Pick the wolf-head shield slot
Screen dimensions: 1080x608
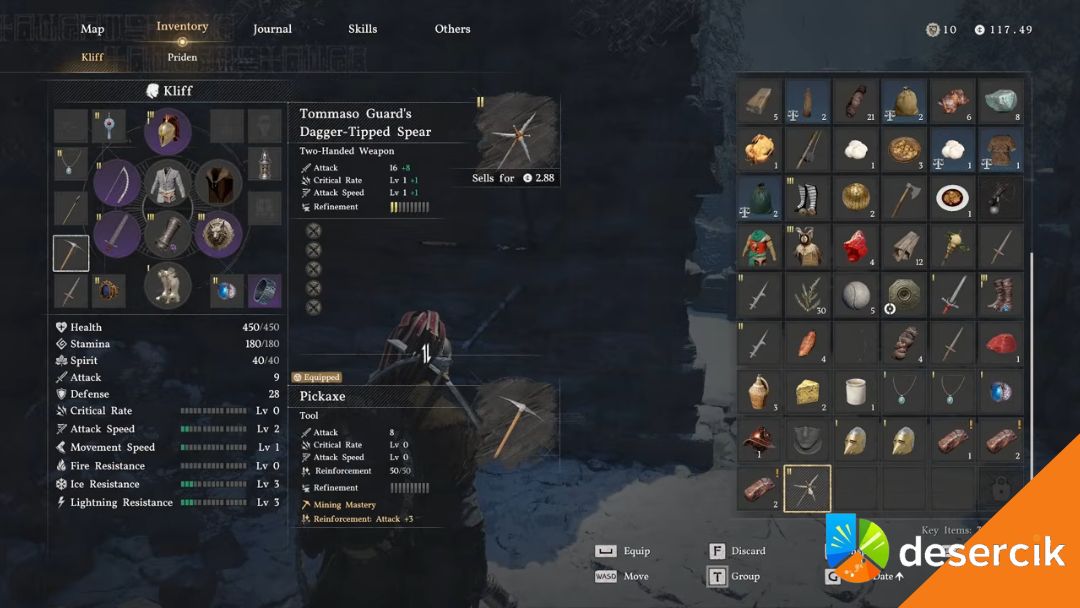218,234
